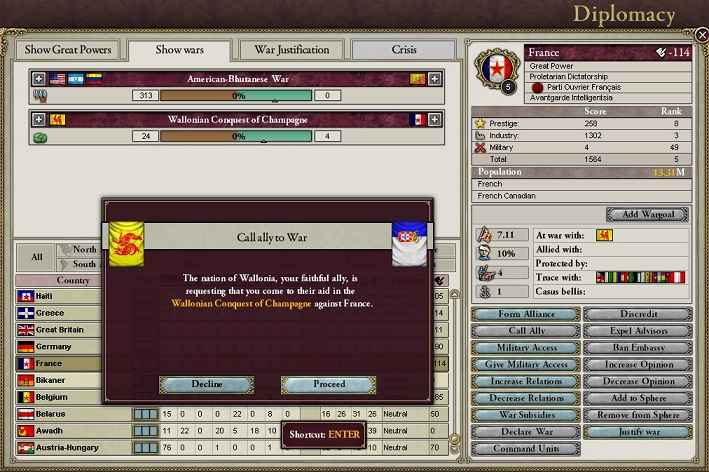Add a Wargoal against France
Image resolution: width=709 pixels, height=472 pixels.
(x=647, y=215)
